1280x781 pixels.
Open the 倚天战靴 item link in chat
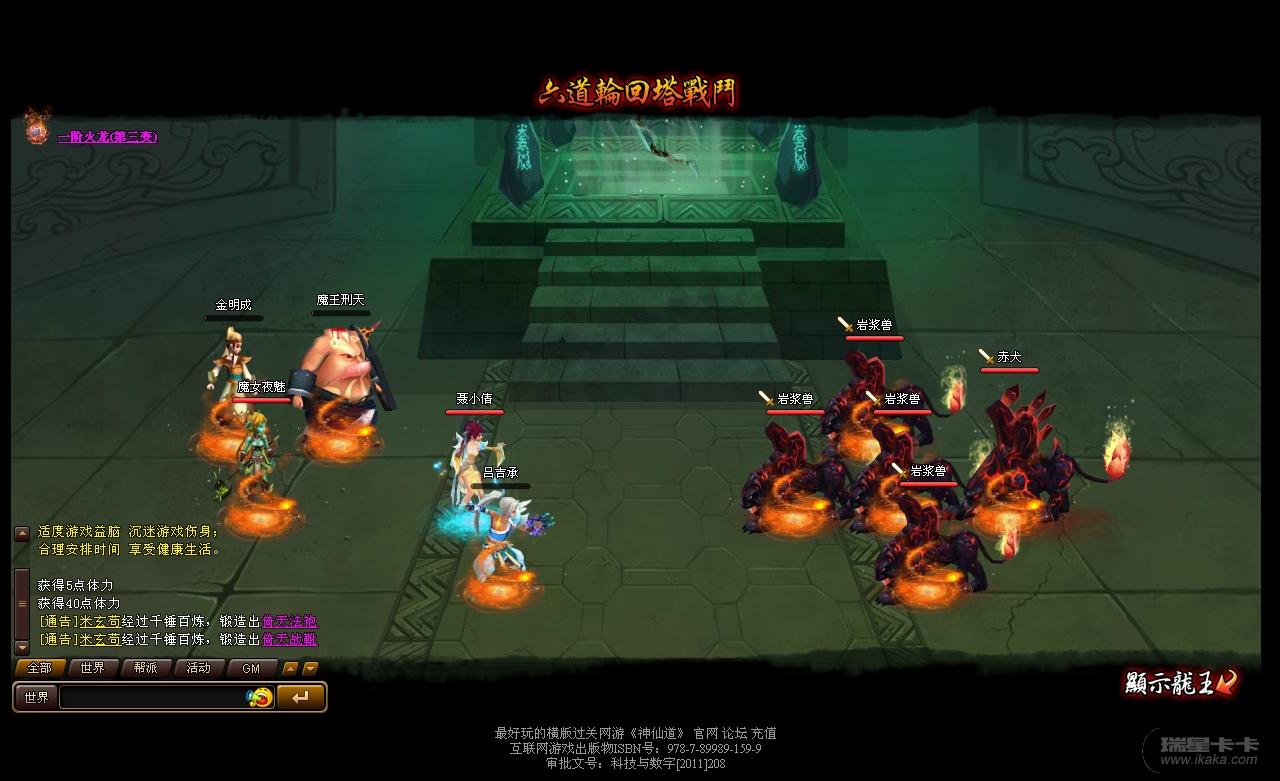(x=289, y=639)
